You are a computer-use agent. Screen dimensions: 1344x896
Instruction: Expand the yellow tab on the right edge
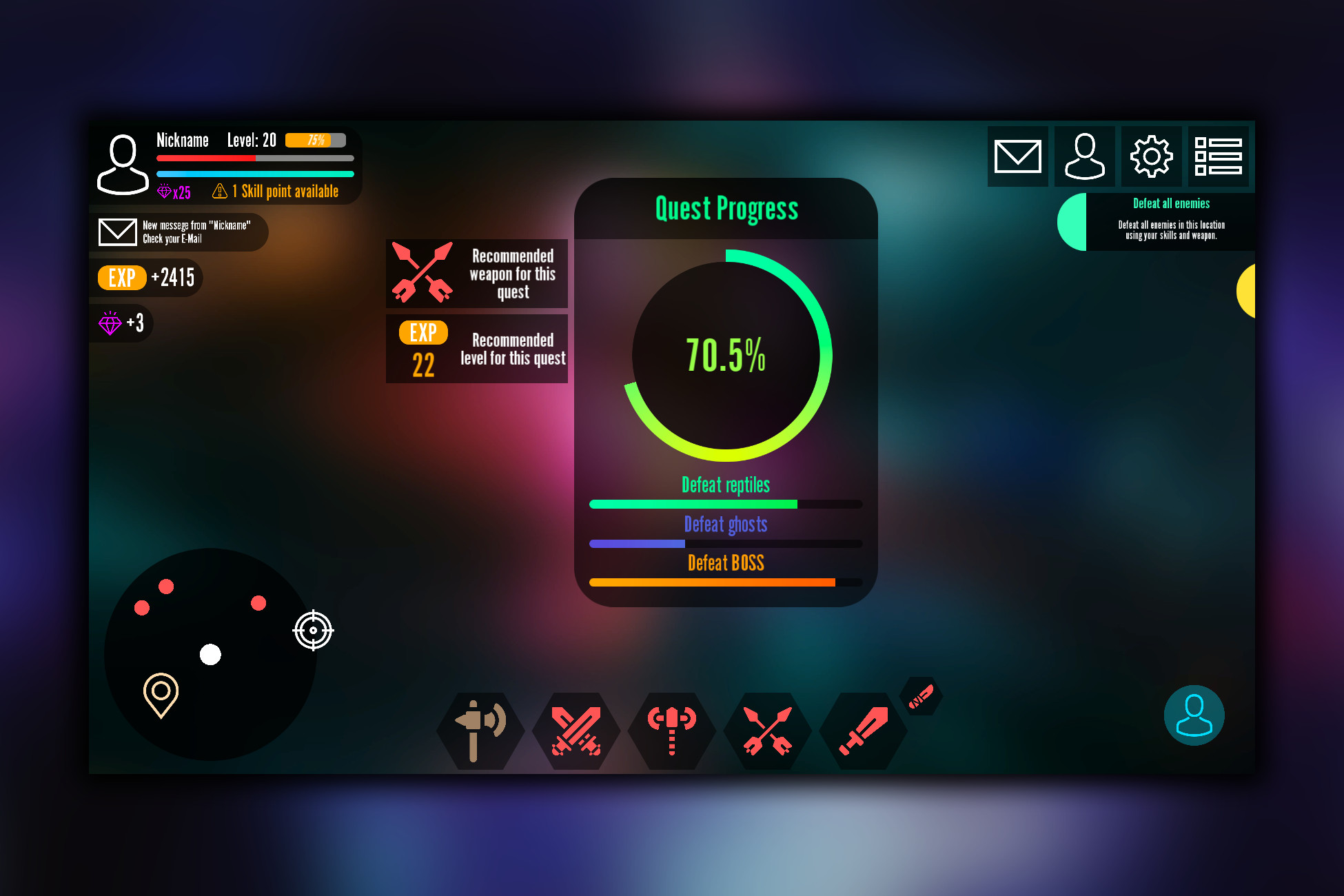click(x=1251, y=292)
